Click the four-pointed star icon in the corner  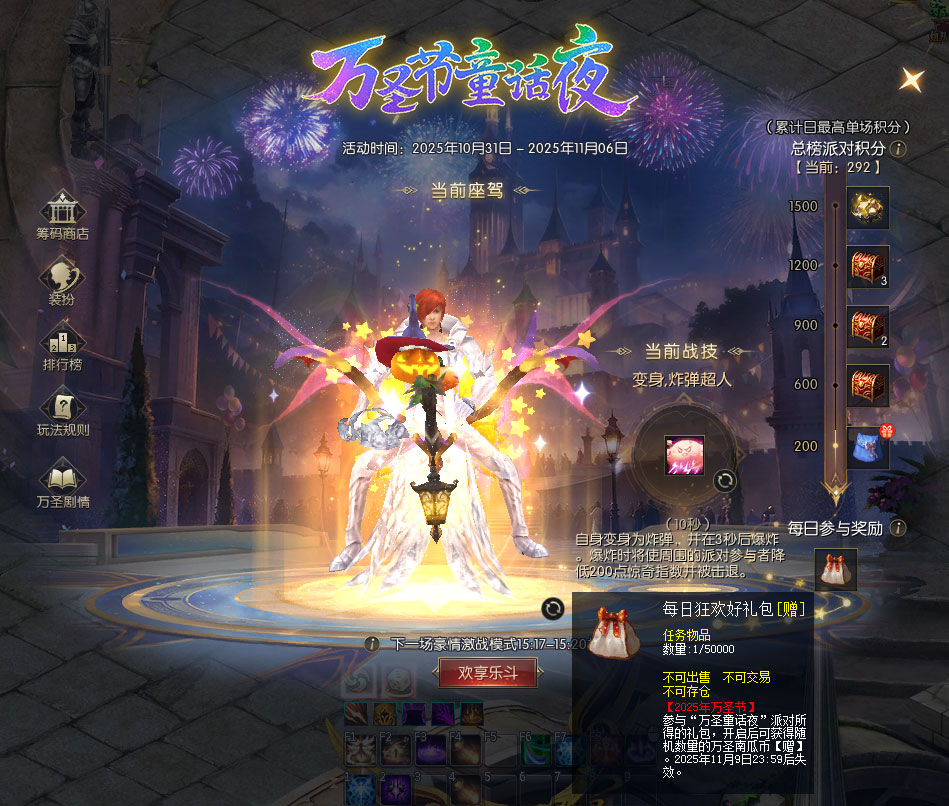tap(911, 79)
